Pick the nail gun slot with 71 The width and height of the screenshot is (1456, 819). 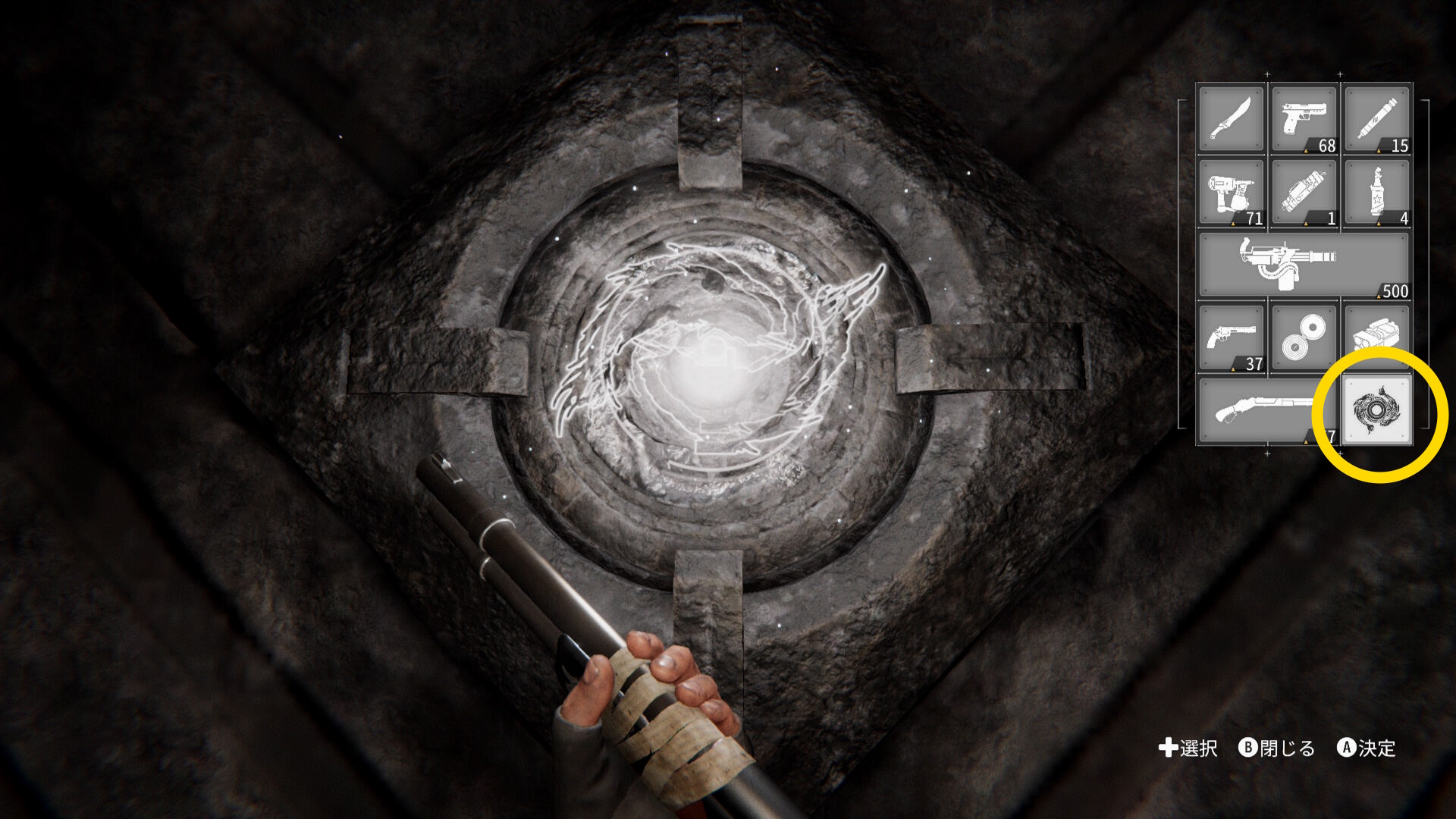click(x=1231, y=191)
